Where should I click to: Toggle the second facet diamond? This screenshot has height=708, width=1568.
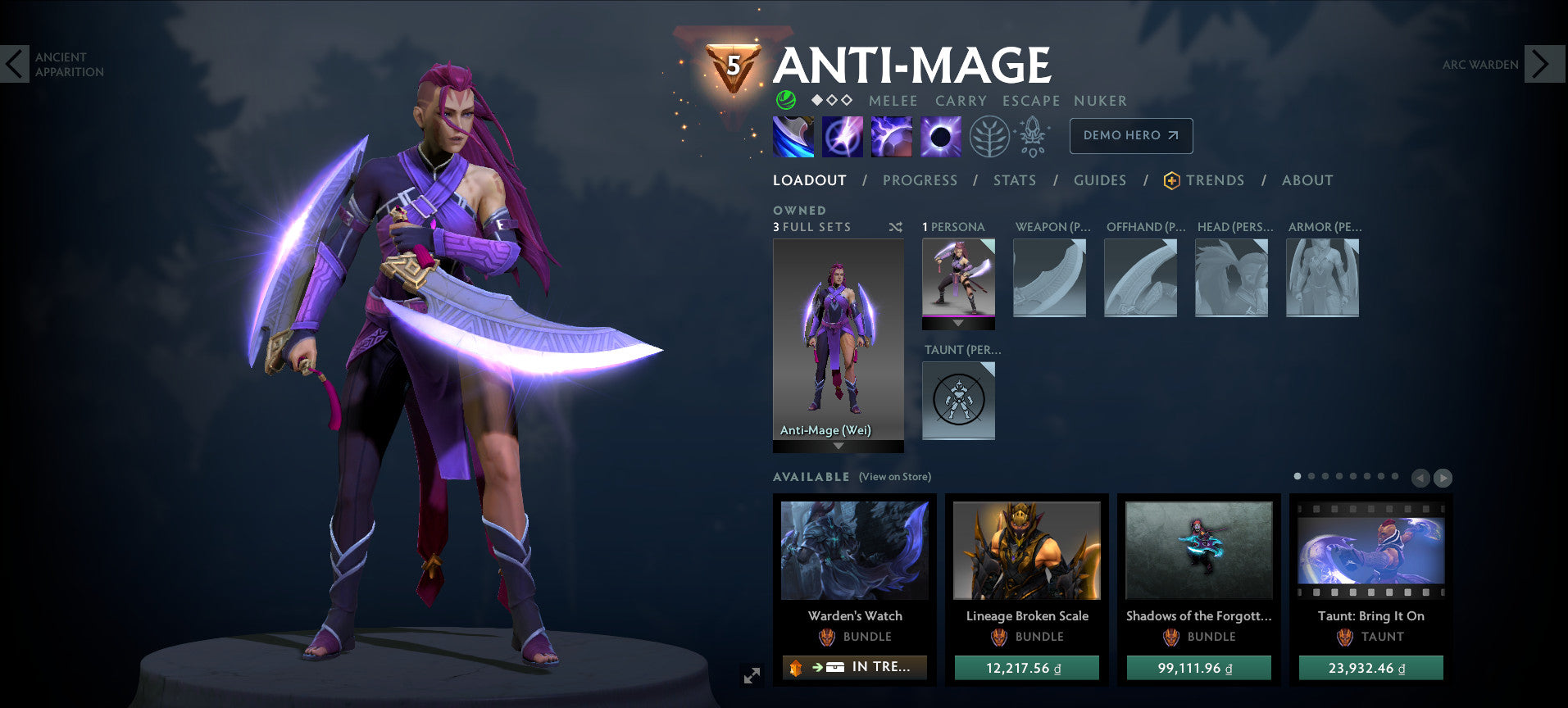coord(830,101)
